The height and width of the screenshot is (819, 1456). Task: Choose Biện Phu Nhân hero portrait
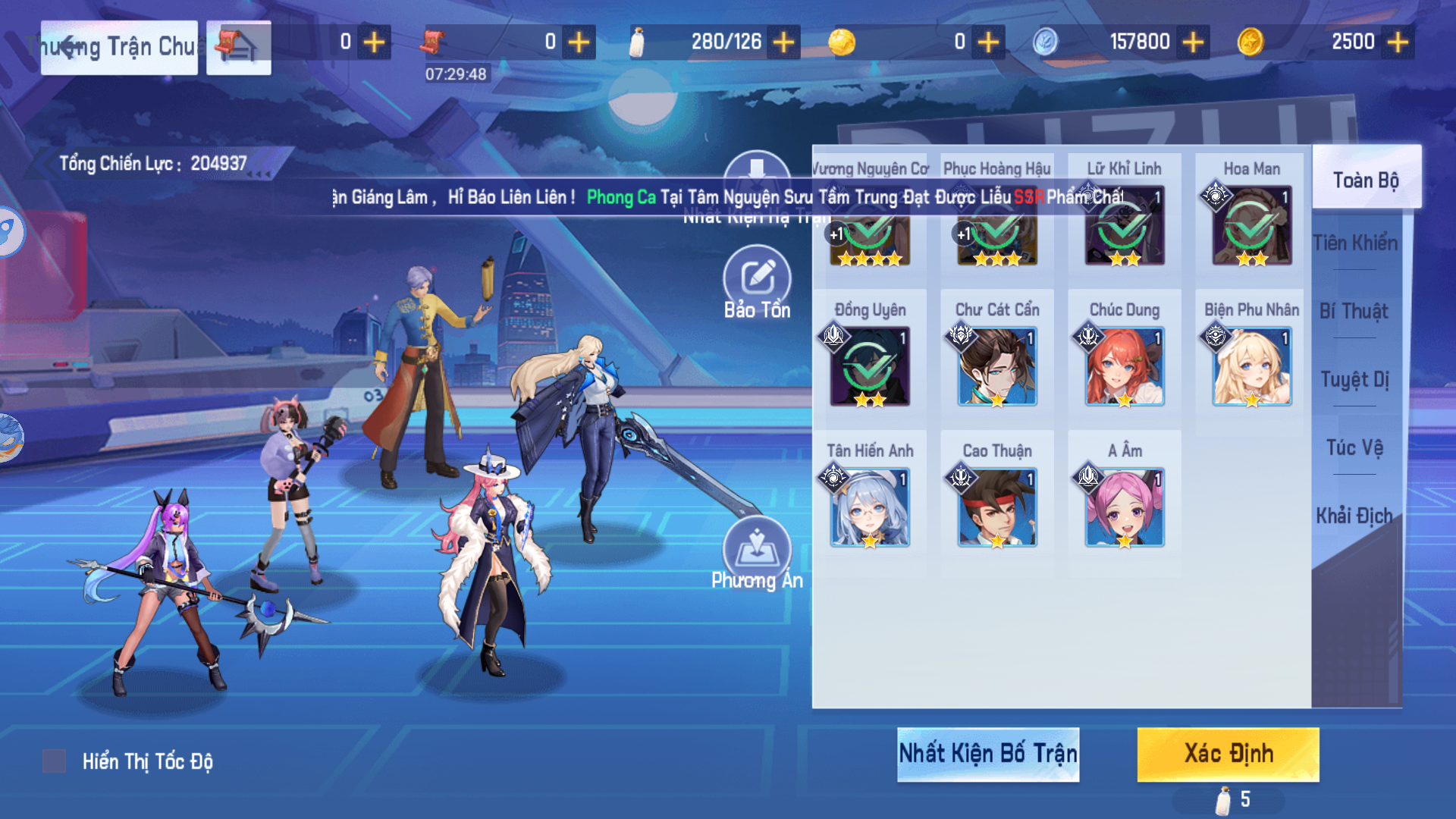(1251, 366)
